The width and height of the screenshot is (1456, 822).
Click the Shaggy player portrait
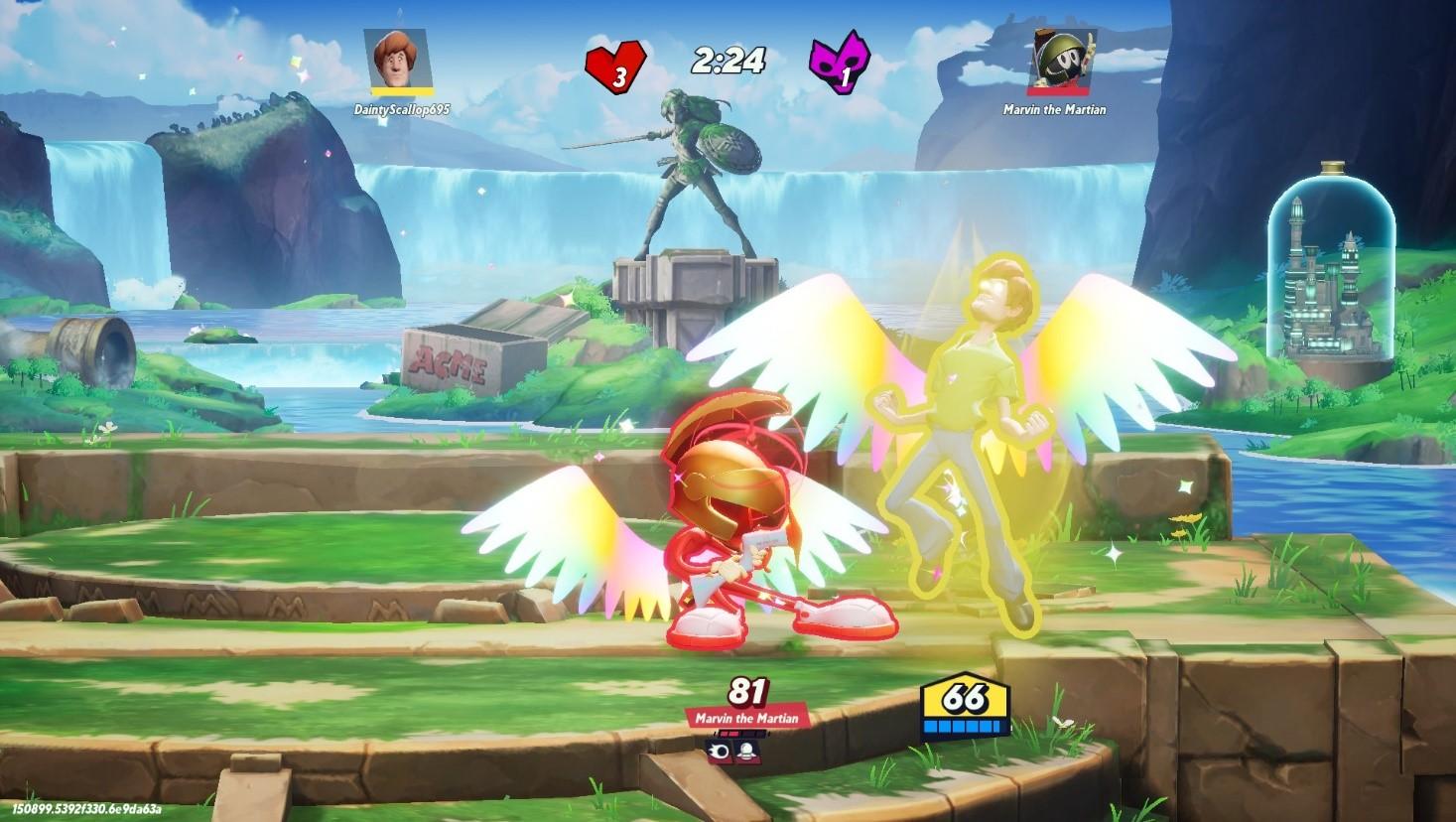click(402, 62)
